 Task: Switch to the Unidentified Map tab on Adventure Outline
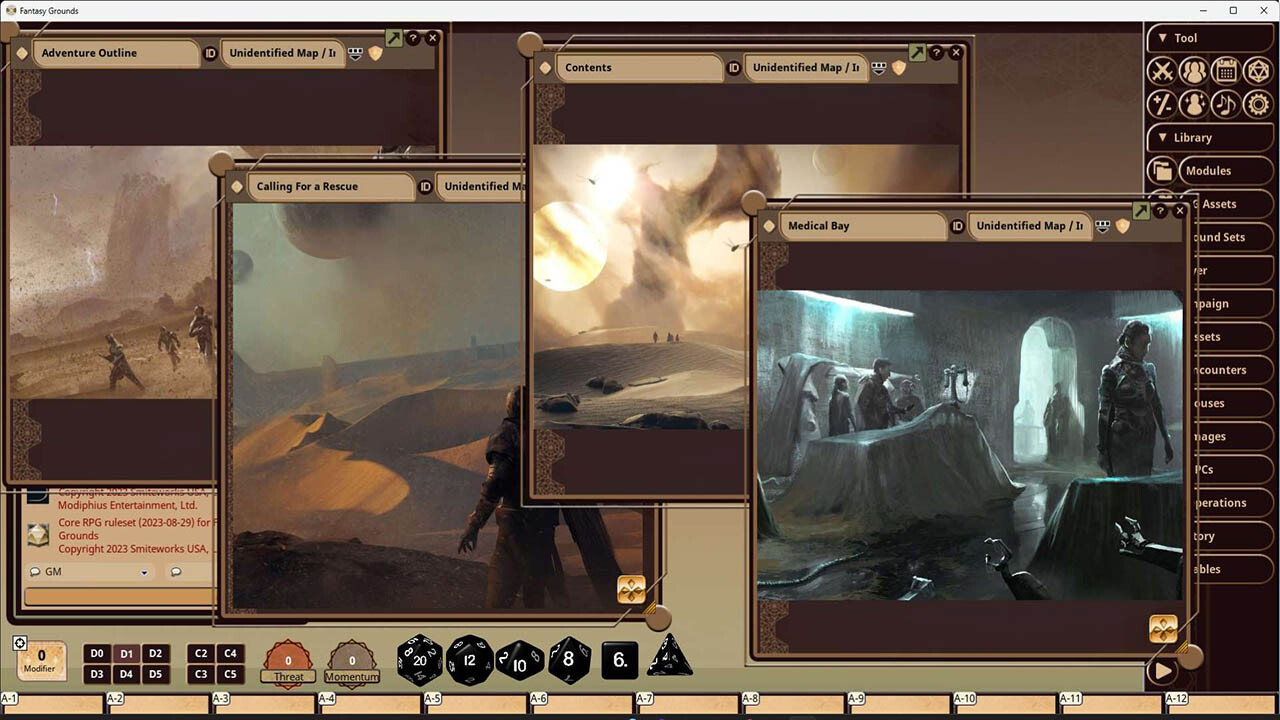tap(283, 54)
